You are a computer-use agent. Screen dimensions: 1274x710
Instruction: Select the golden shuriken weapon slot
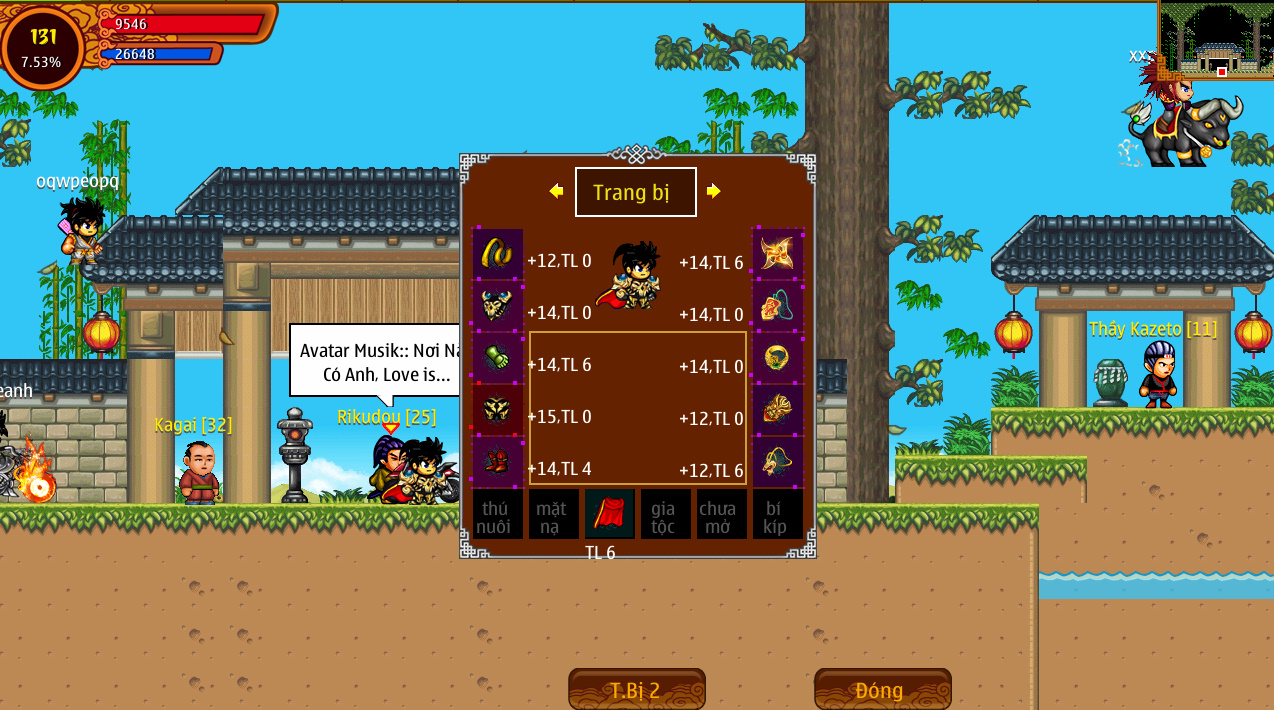777,253
